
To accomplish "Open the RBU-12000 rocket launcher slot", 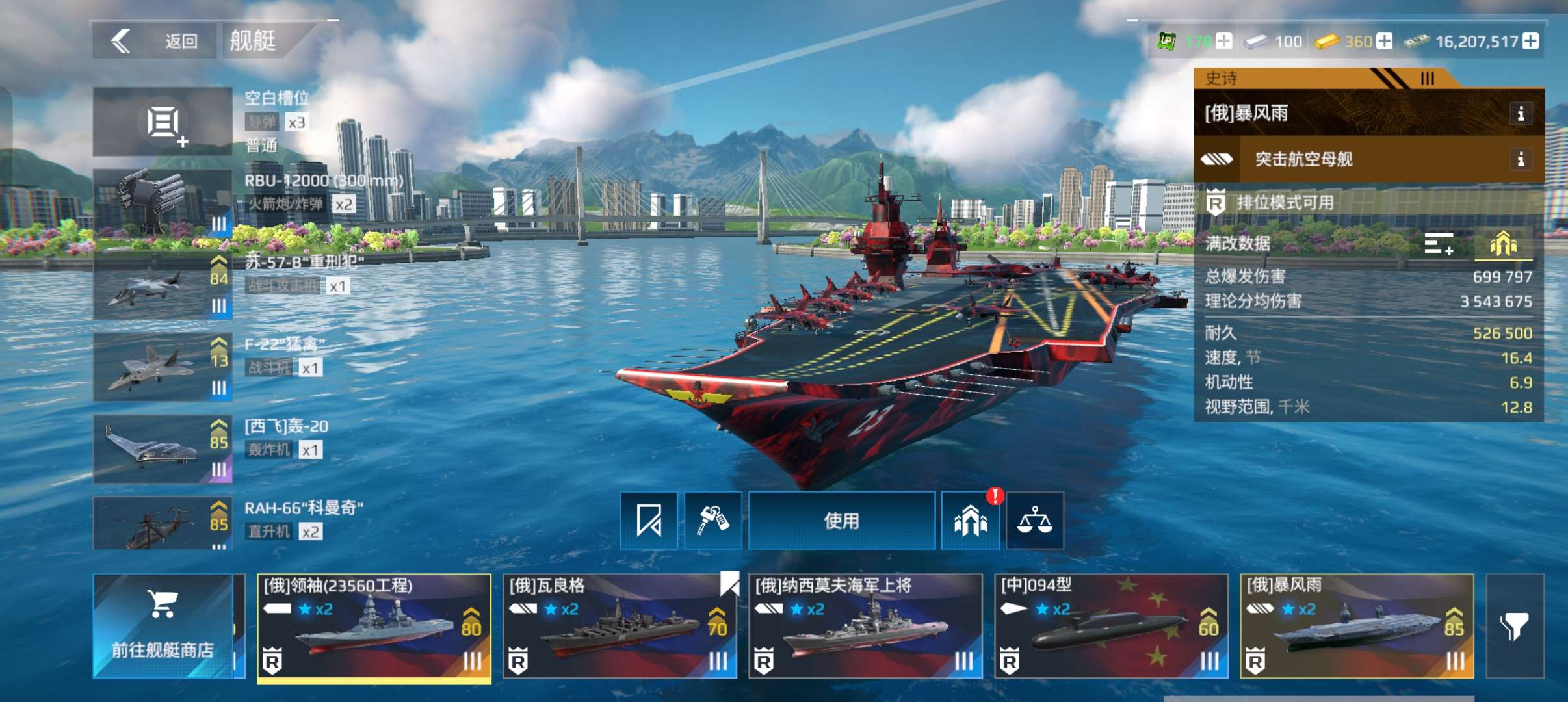I will click(x=163, y=202).
